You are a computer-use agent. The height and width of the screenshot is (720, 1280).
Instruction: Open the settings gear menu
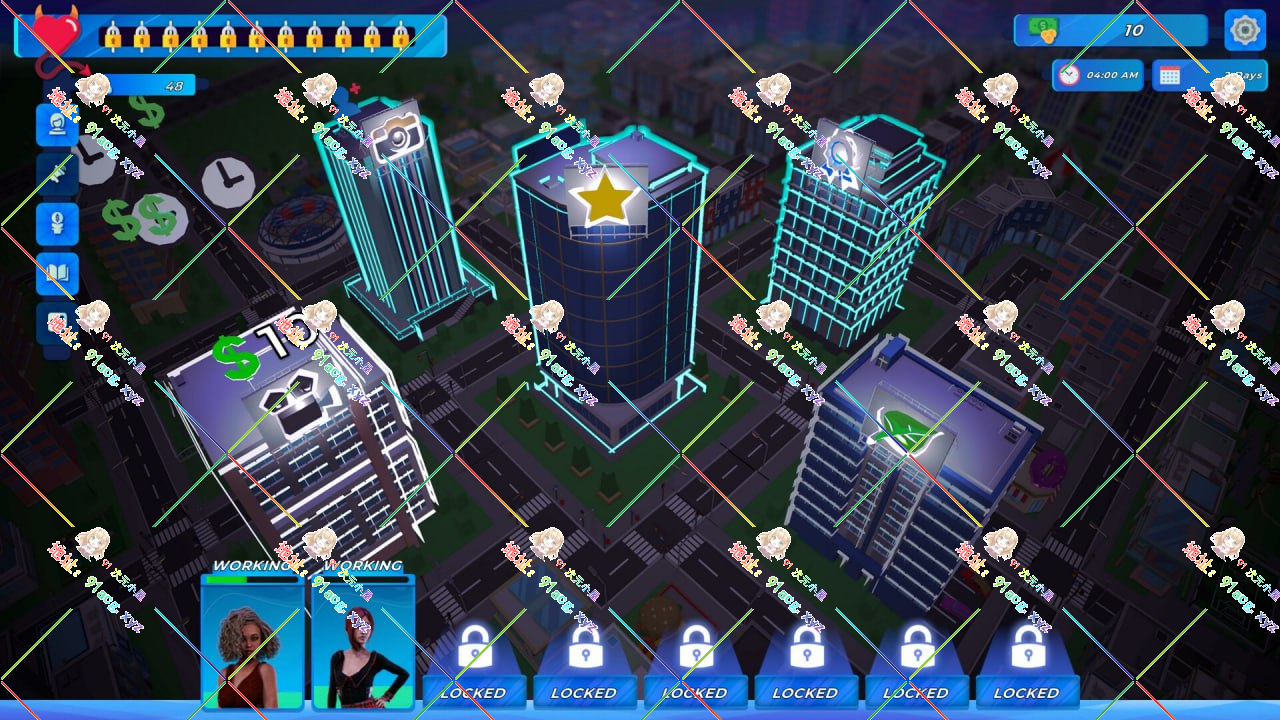(1244, 30)
